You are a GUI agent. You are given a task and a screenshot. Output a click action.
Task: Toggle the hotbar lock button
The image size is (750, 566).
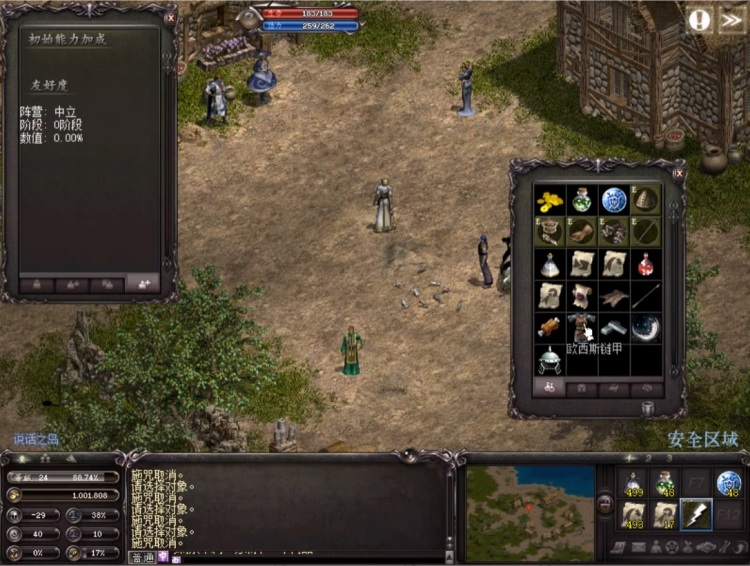[x=603, y=504]
